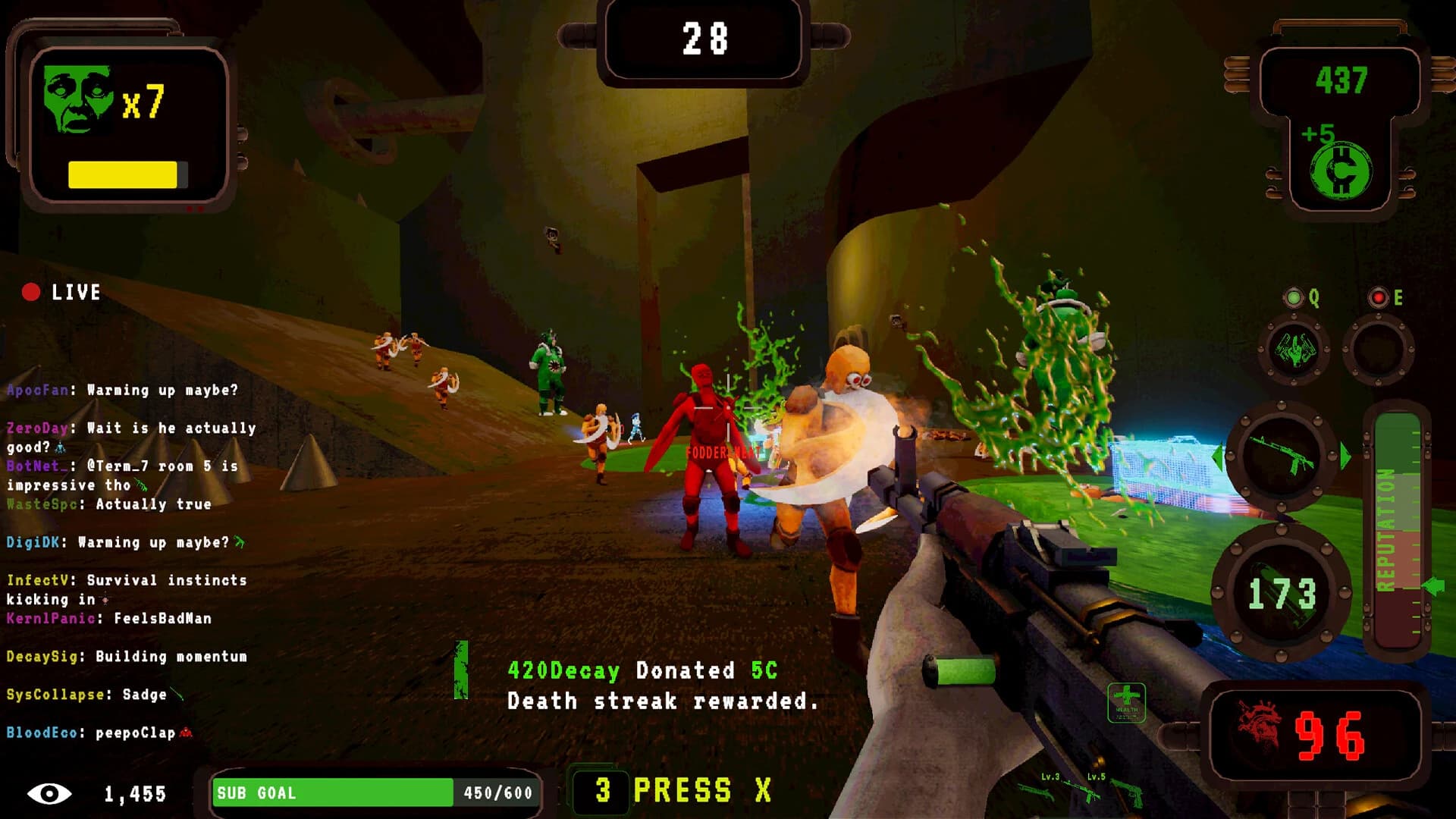The height and width of the screenshot is (819, 1456).
Task: Toggle the green light above the Q ability
Action: (1293, 297)
